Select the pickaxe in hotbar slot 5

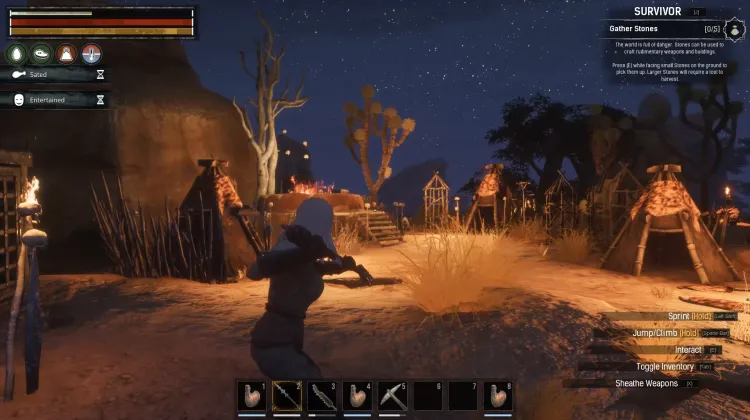(391, 396)
